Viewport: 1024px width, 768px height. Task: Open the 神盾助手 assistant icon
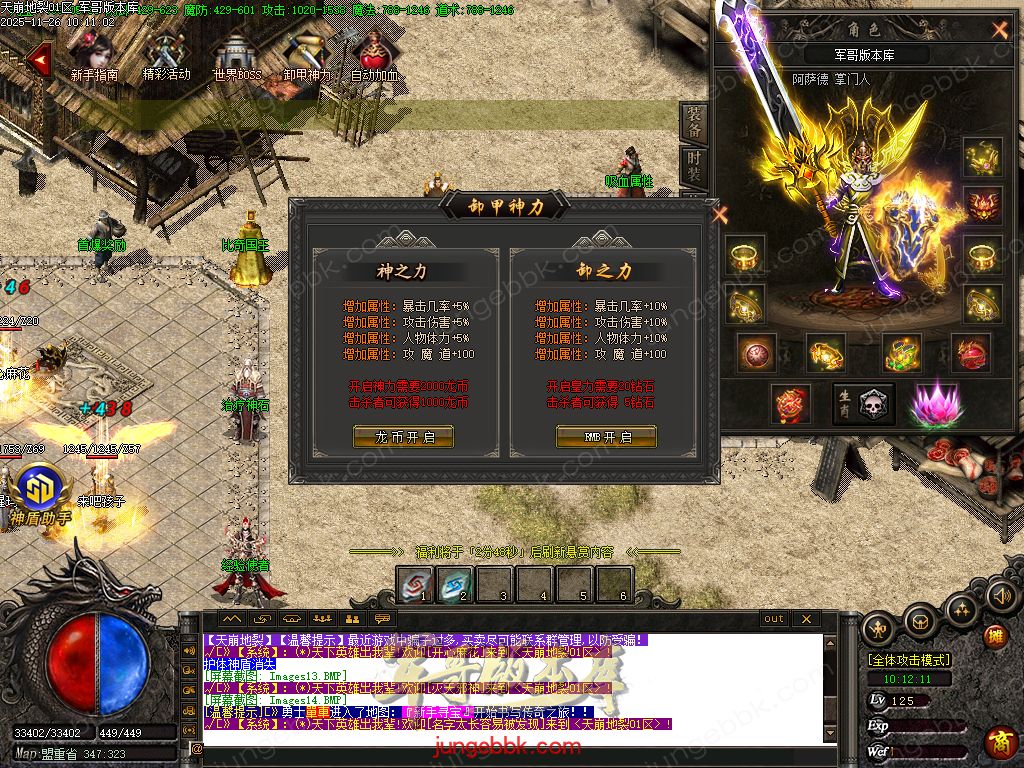[40, 491]
